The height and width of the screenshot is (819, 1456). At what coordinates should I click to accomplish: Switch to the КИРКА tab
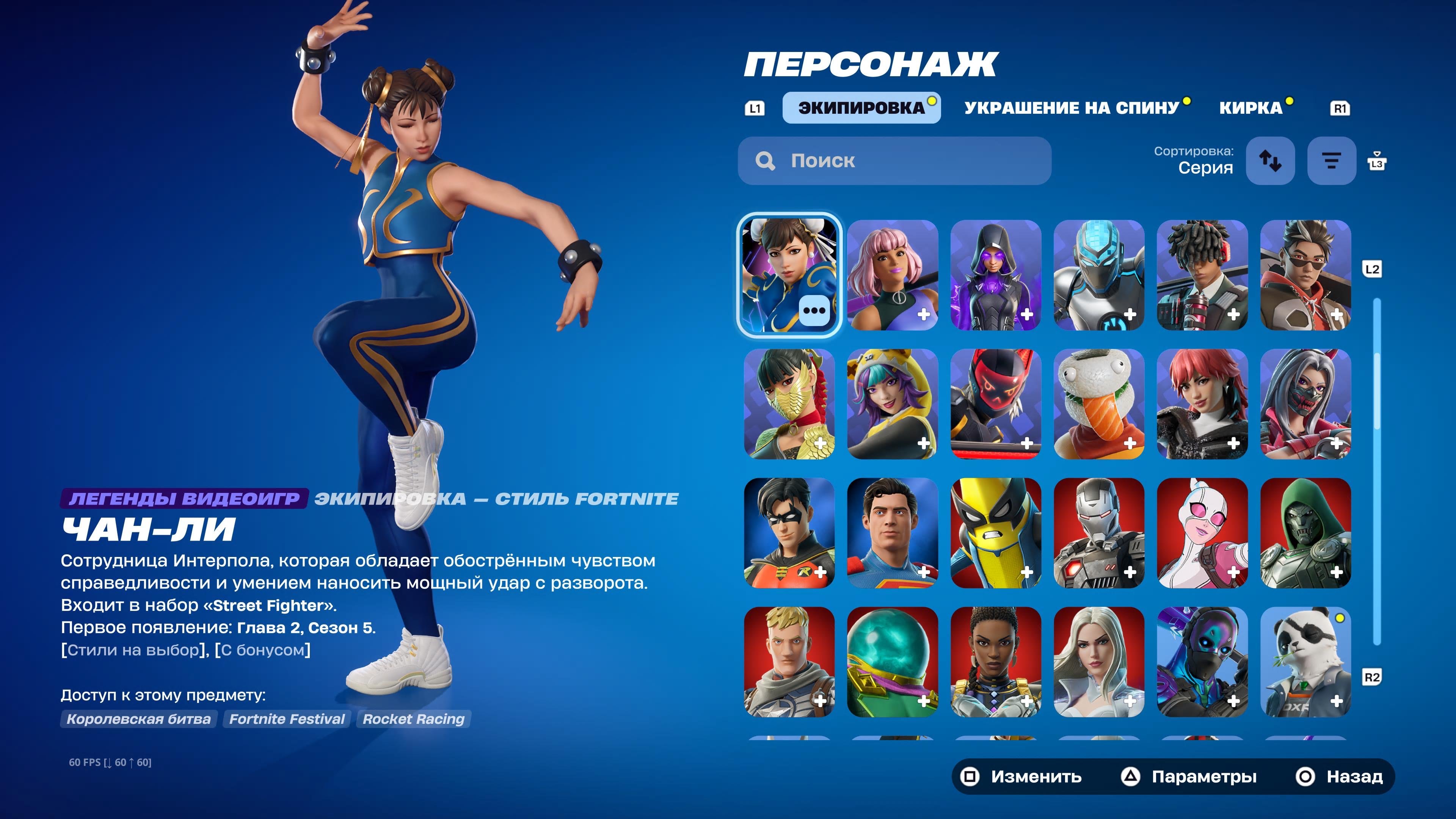click(1251, 107)
